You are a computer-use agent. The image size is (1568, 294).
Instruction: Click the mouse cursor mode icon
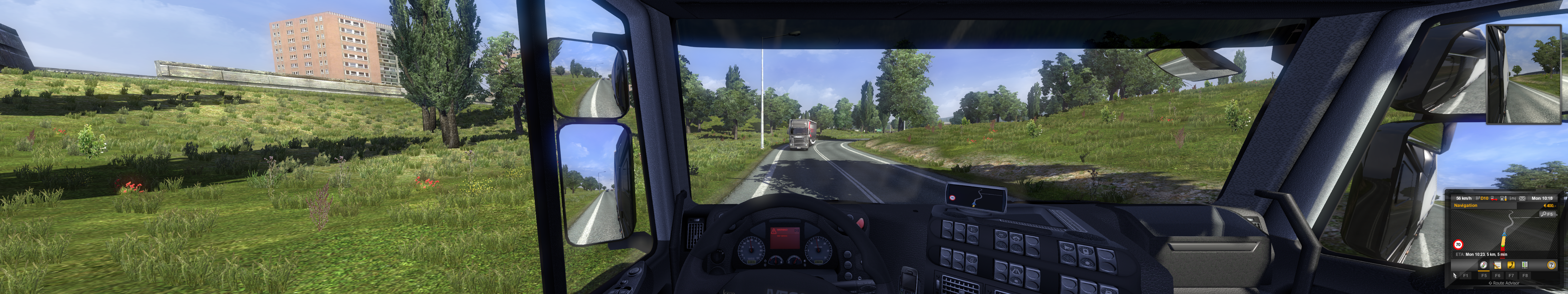1455,276
